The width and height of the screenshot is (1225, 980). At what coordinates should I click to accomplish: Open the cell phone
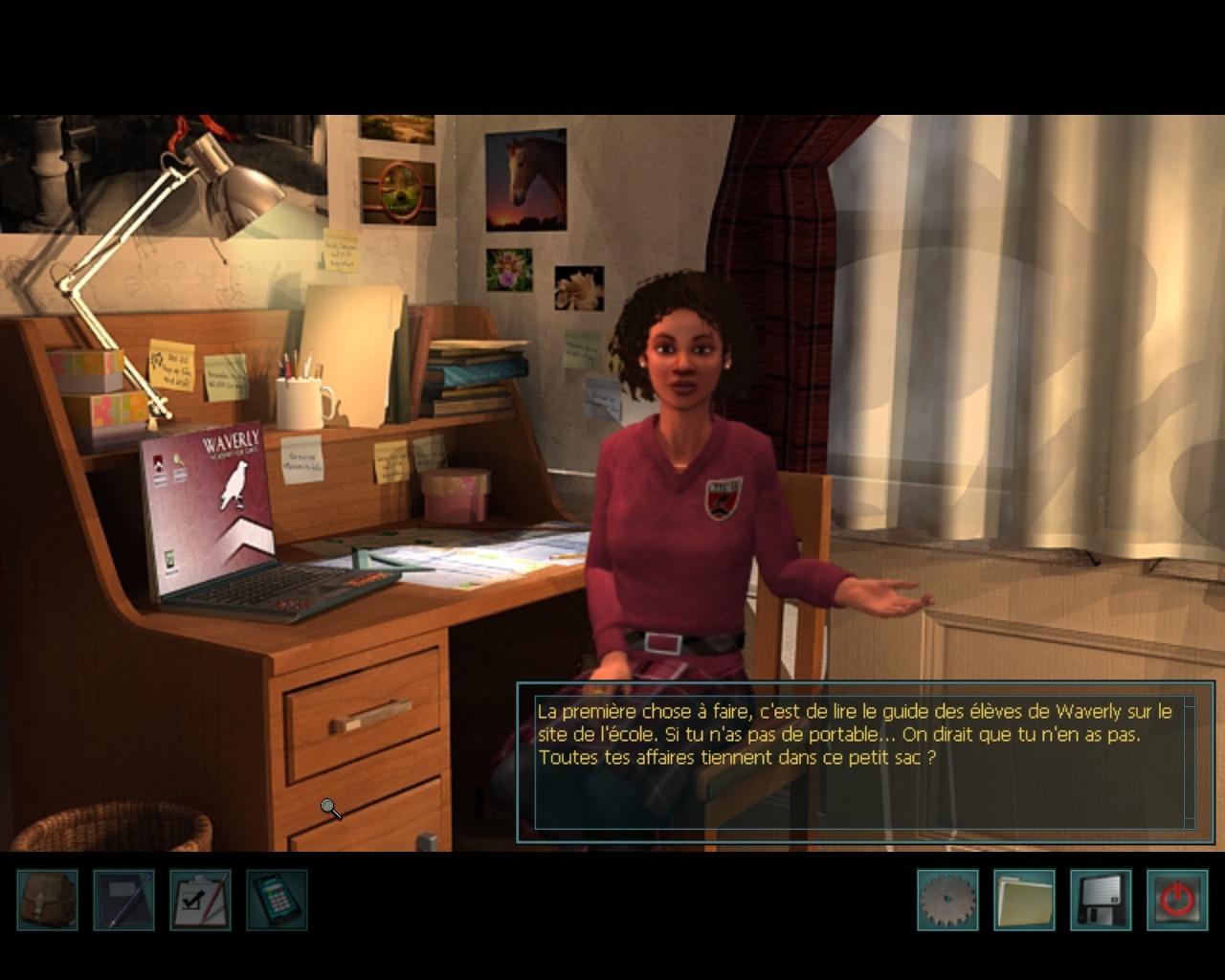pos(278,900)
